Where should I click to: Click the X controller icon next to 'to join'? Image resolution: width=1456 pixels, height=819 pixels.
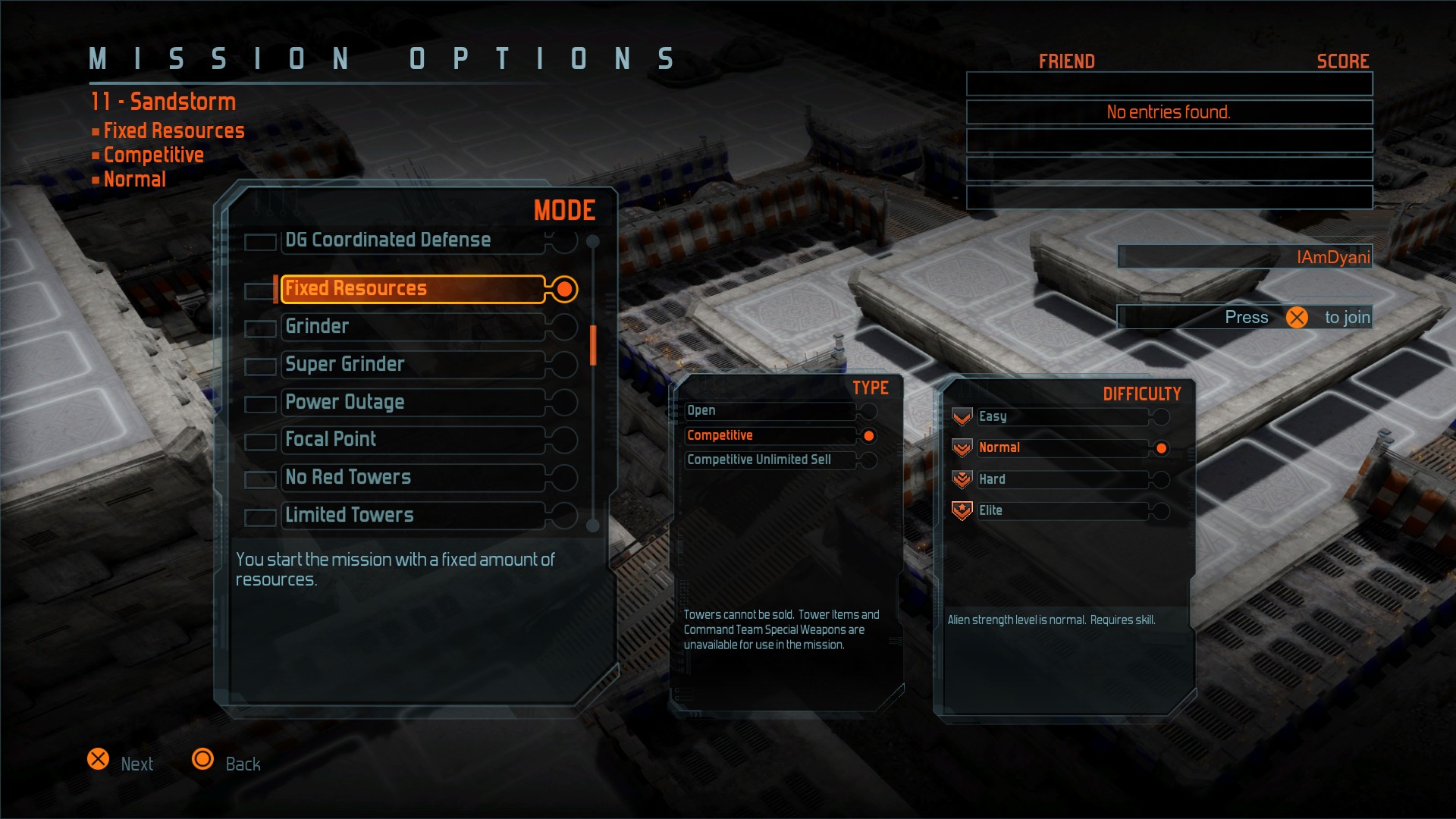point(1297,317)
